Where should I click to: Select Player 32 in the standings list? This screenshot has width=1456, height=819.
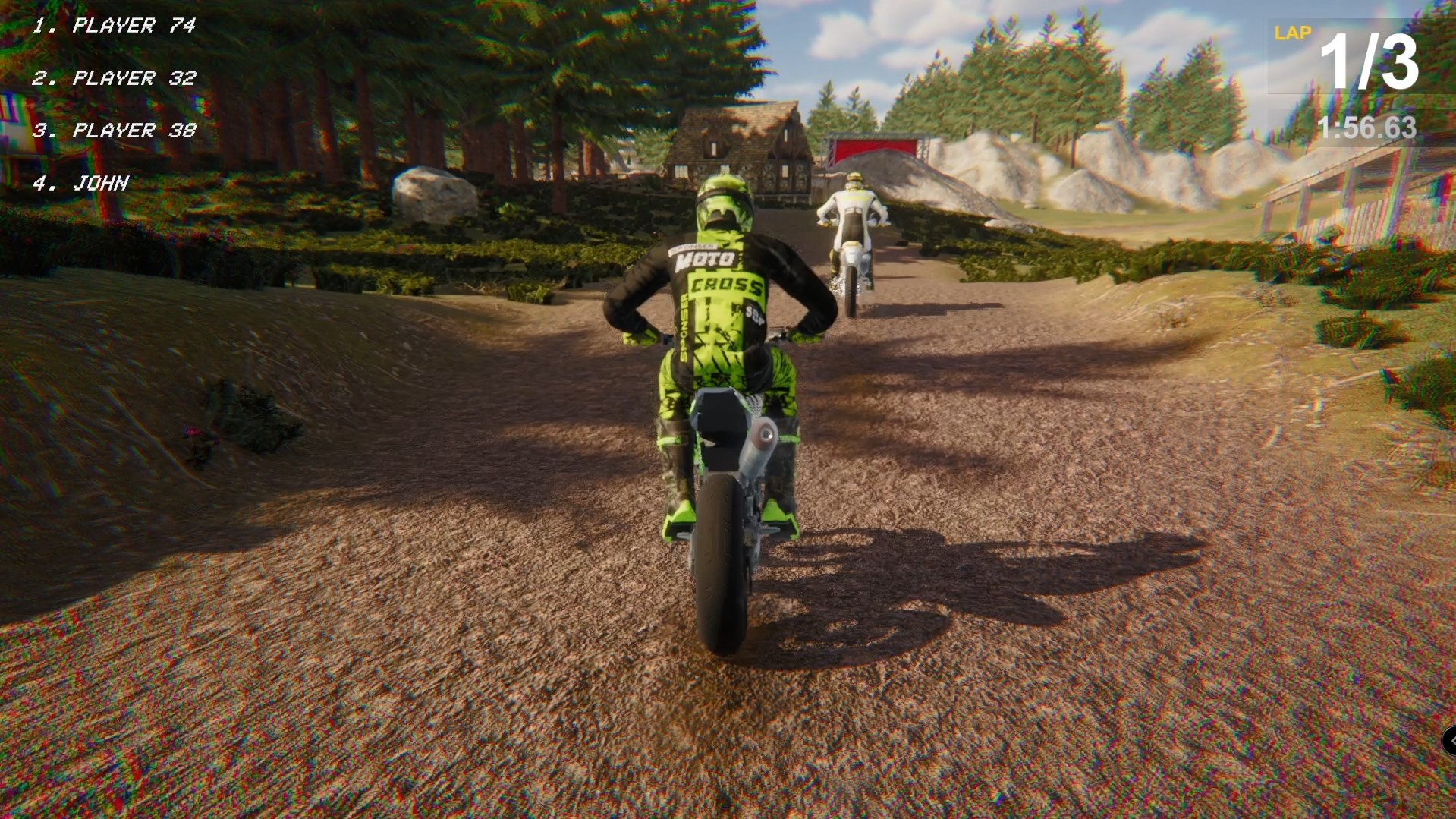pos(115,78)
